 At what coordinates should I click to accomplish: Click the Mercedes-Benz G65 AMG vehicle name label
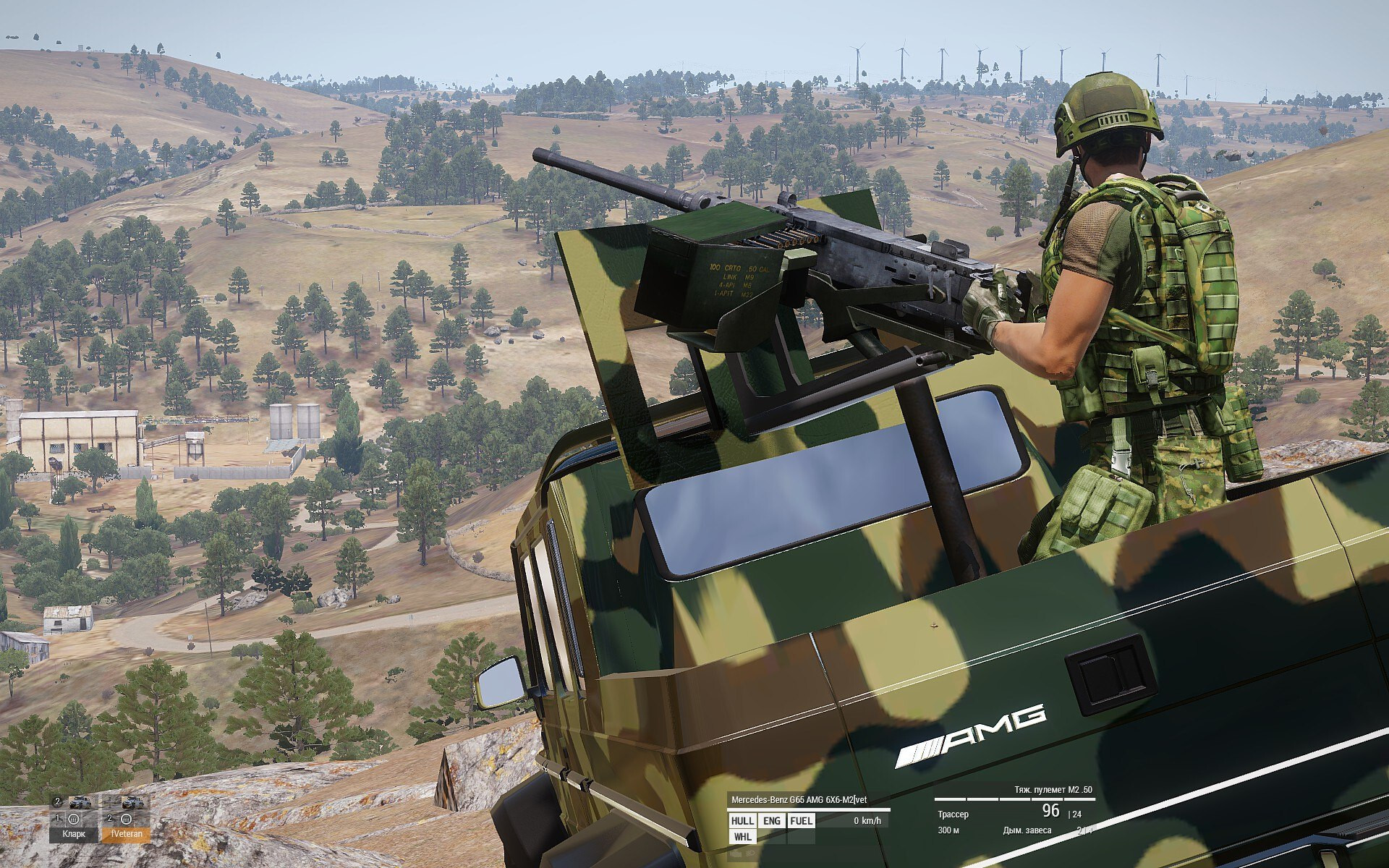[799, 799]
